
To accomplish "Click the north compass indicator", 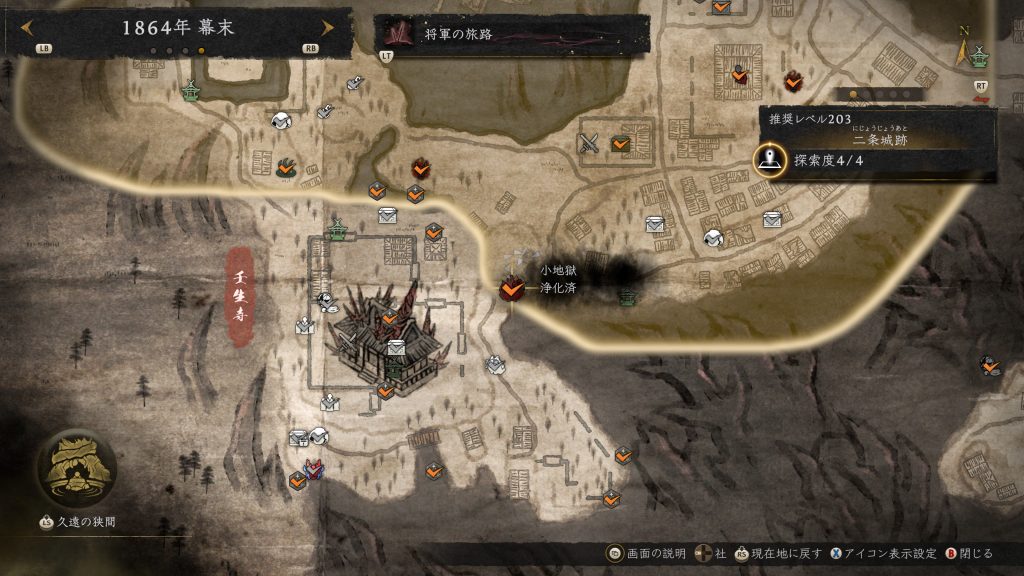I will point(964,47).
